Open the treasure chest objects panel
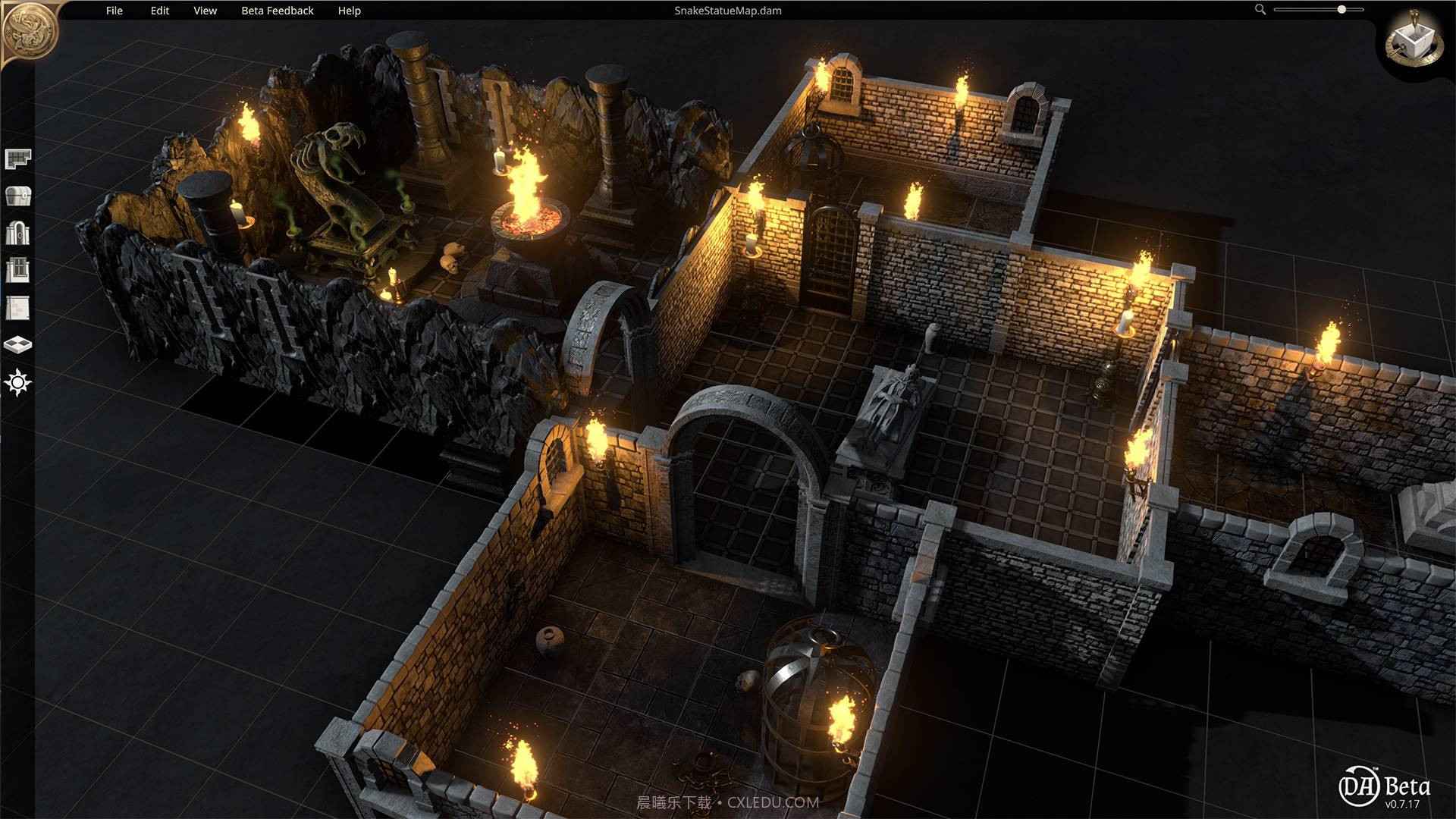 point(19,196)
